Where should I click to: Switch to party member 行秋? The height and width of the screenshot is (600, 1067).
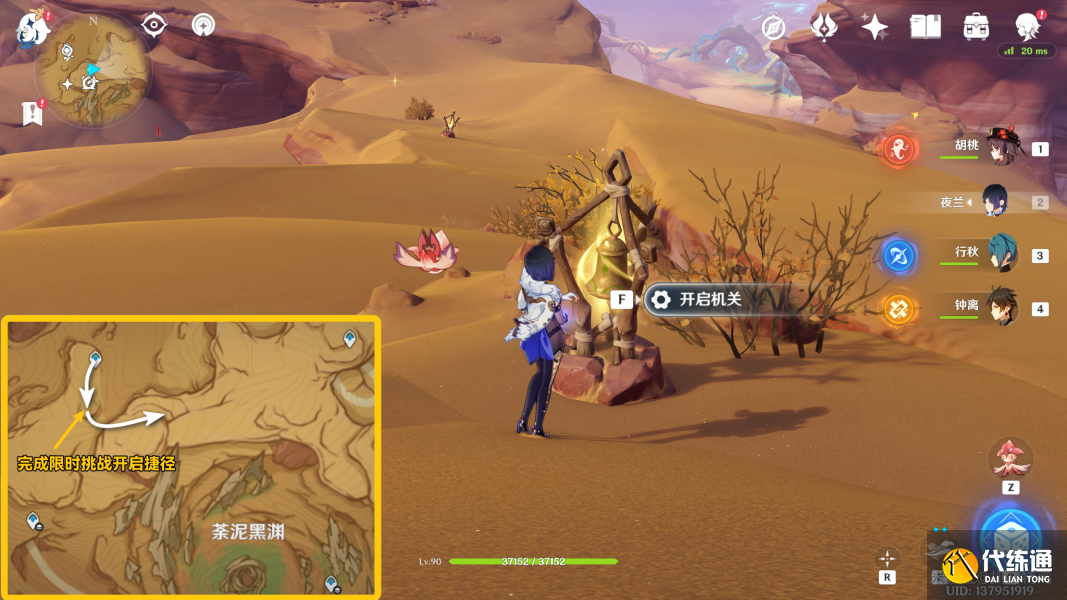1001,254
